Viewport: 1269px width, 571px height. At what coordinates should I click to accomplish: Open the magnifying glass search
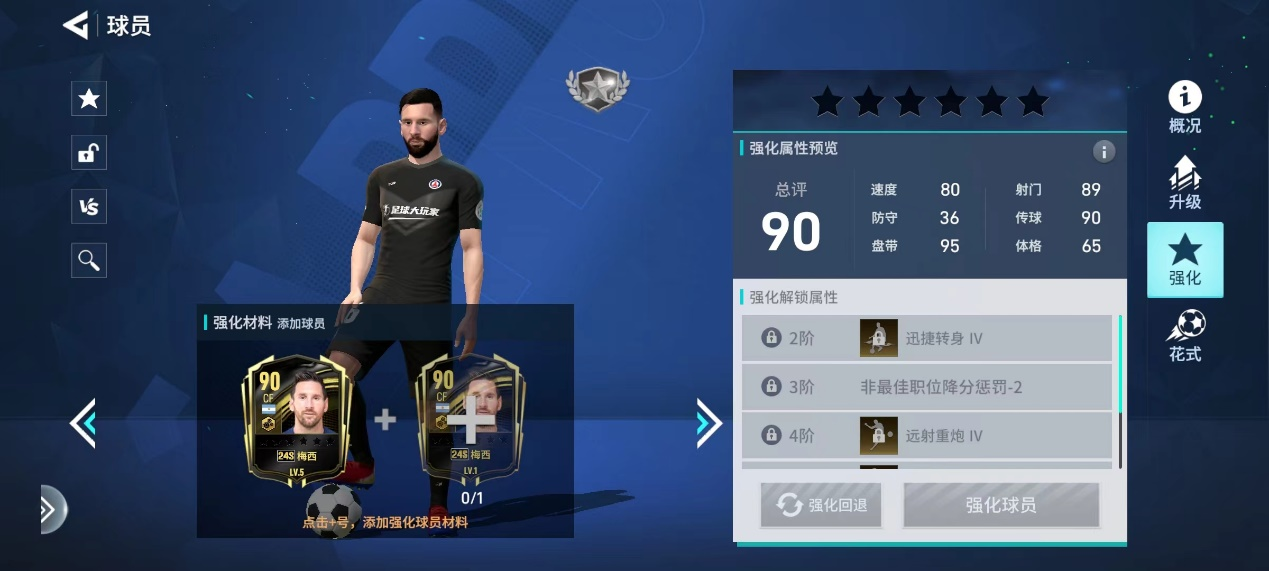89,261
